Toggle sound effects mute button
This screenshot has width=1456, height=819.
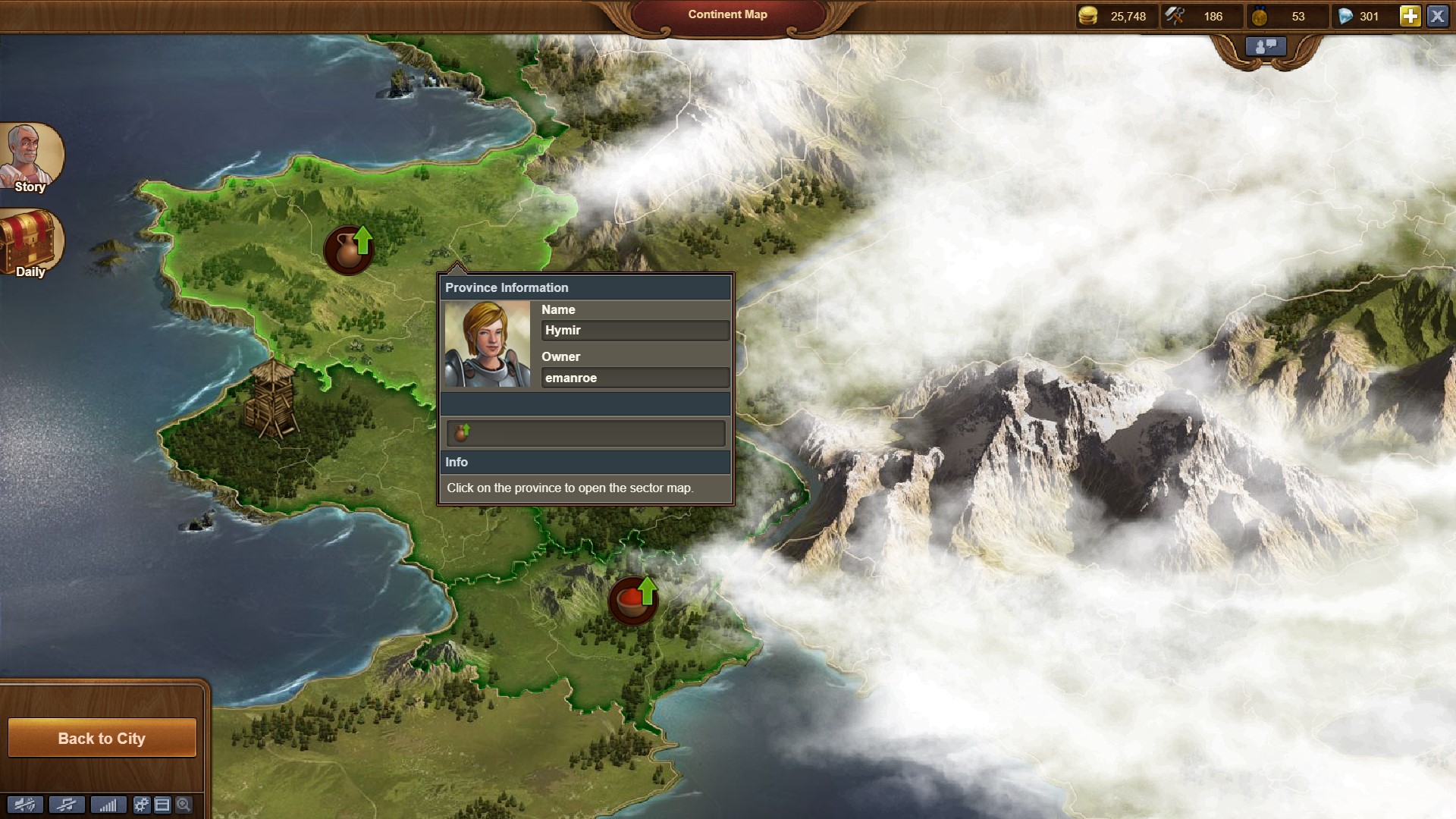[25, 805]
